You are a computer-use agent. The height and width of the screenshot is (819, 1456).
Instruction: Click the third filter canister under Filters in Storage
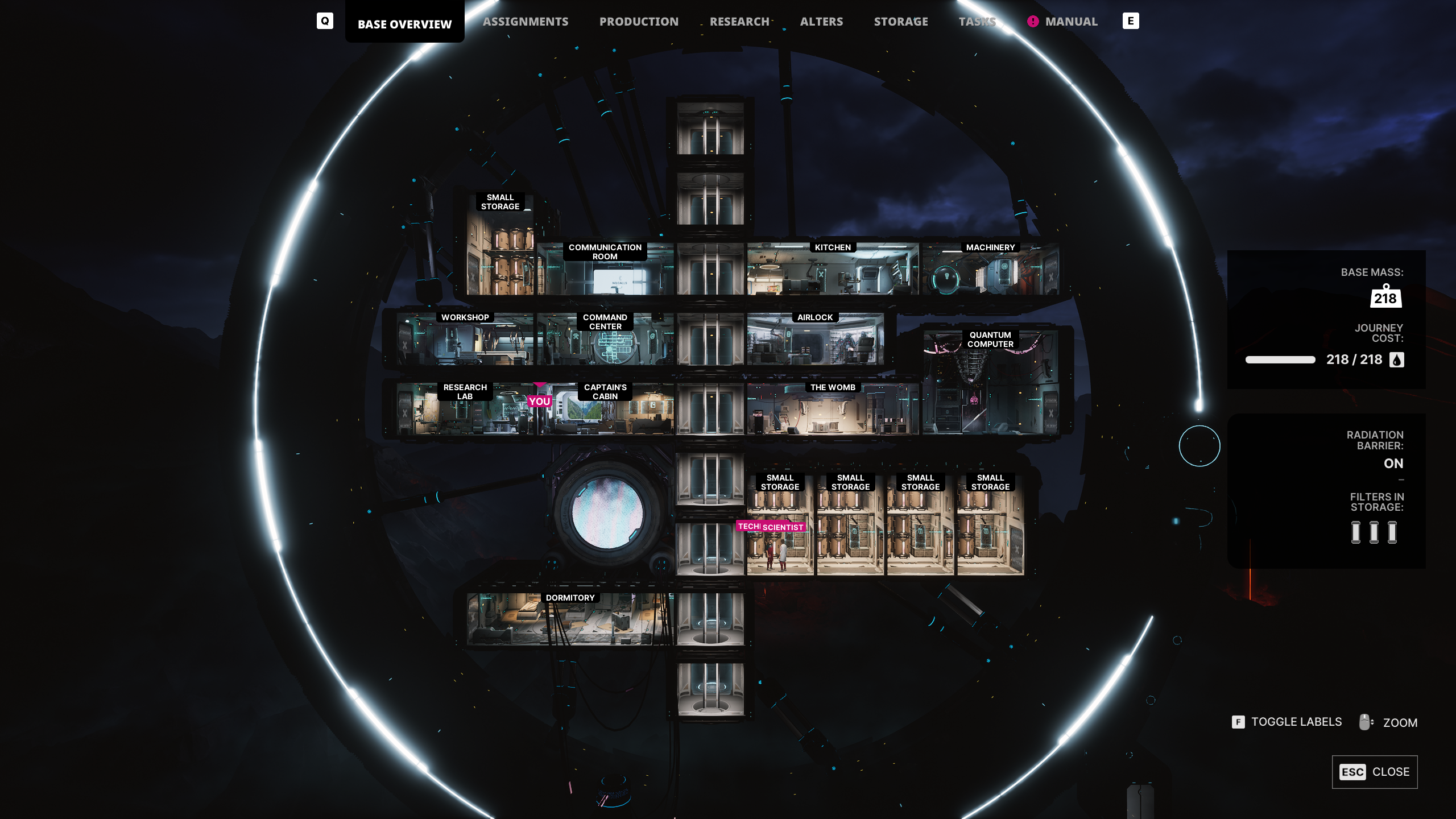pyautogui.click(x=1393, y=532)
